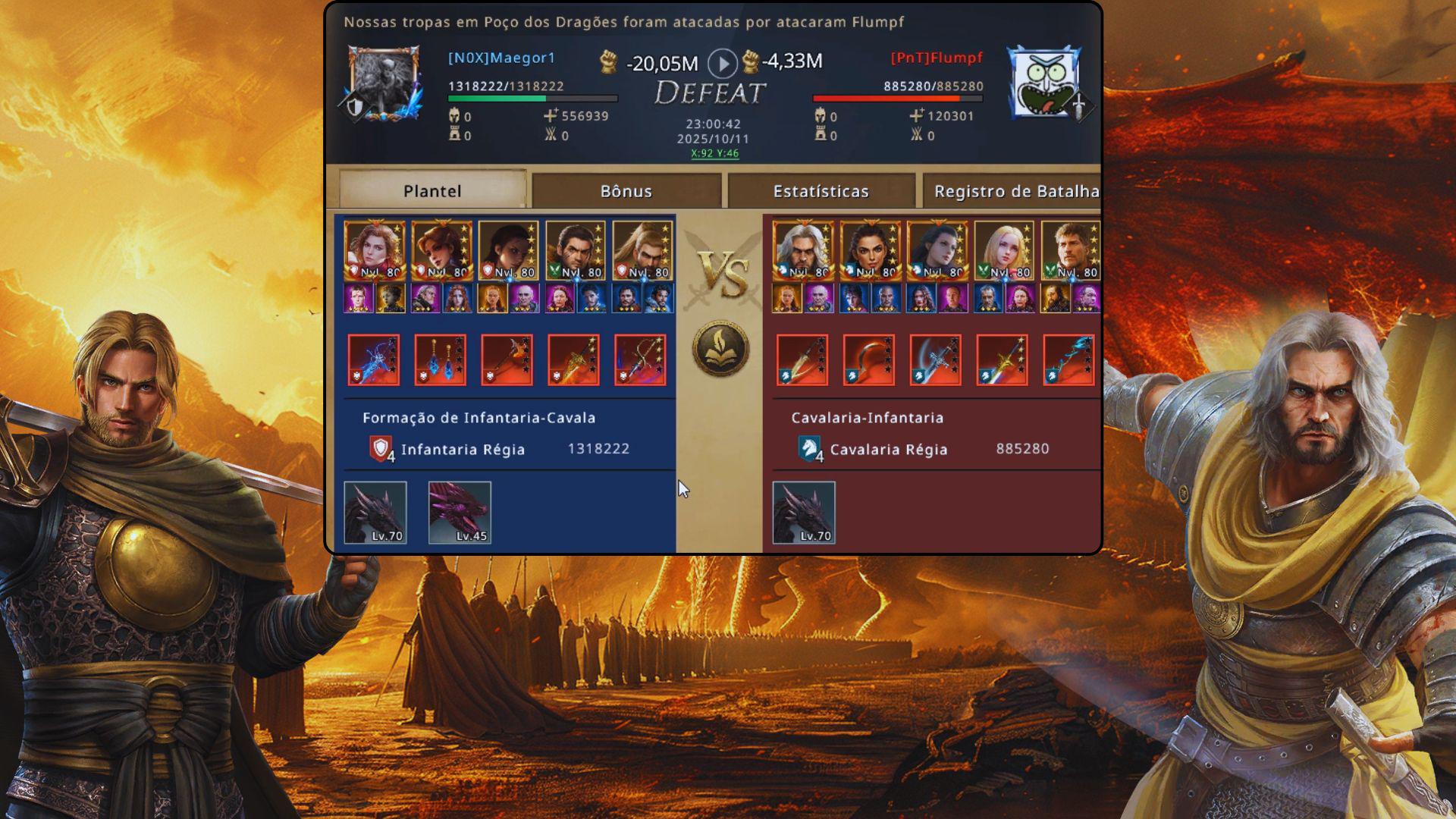View Maegor1's player avatar

click(384, 83)
